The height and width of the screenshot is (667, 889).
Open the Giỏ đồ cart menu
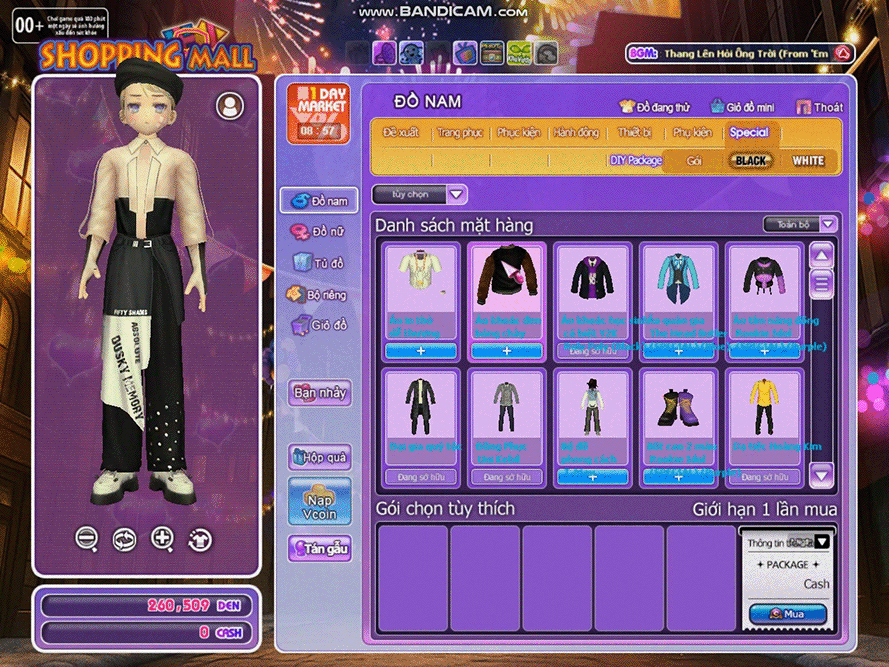318,325
